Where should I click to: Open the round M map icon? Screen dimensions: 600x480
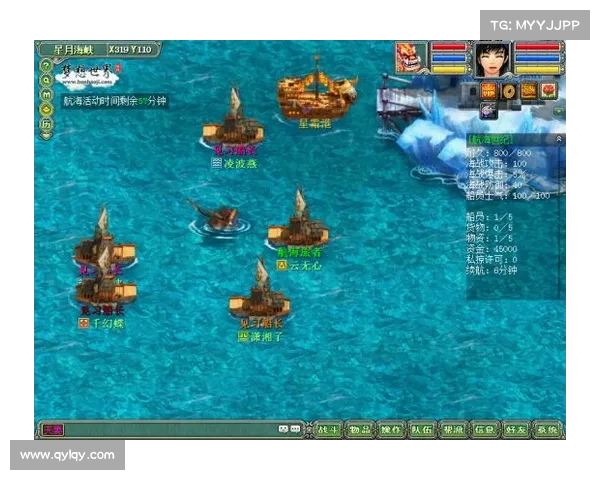coord(46,94)
